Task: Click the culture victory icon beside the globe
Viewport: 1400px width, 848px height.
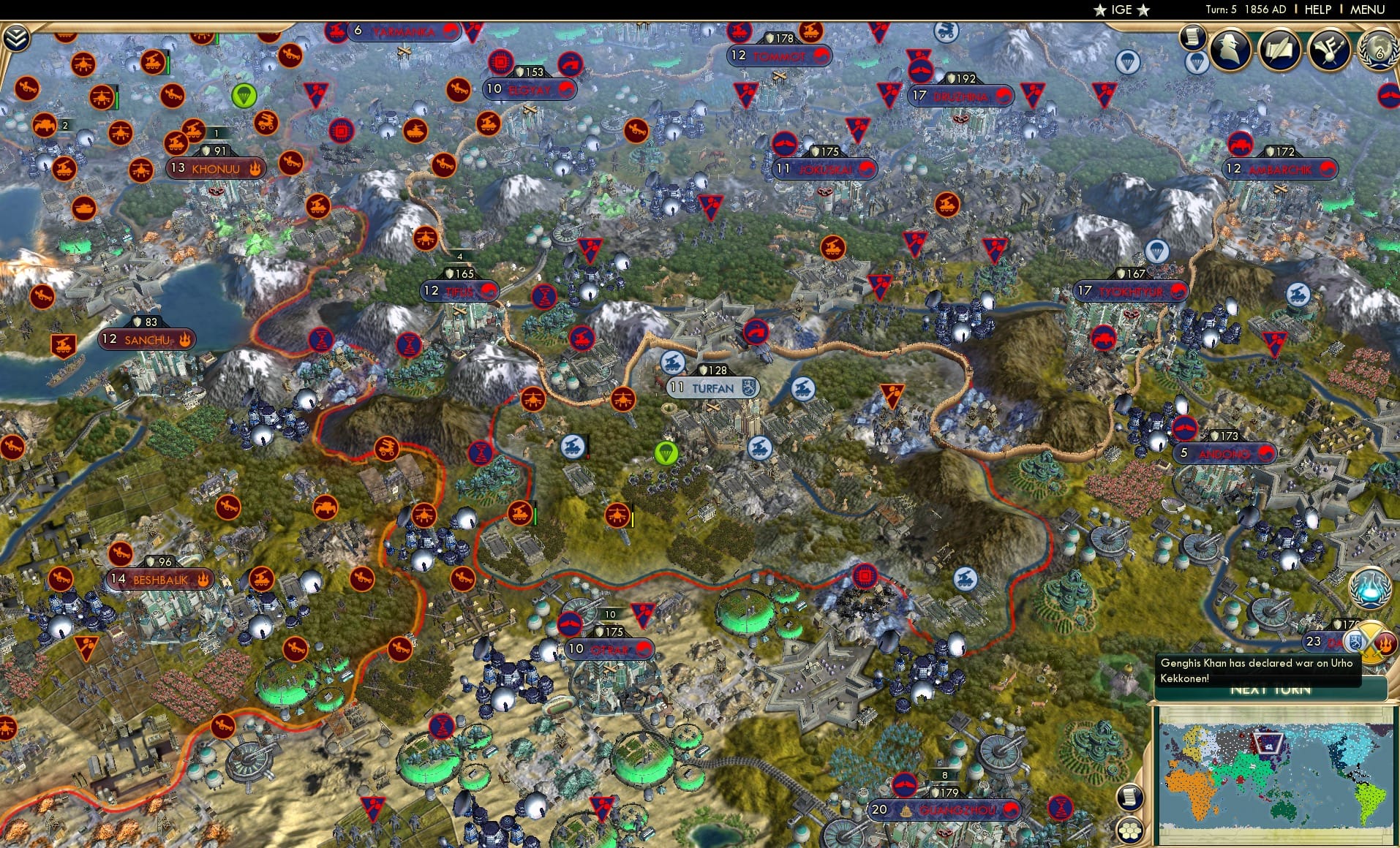Action: coord(1328,50)
